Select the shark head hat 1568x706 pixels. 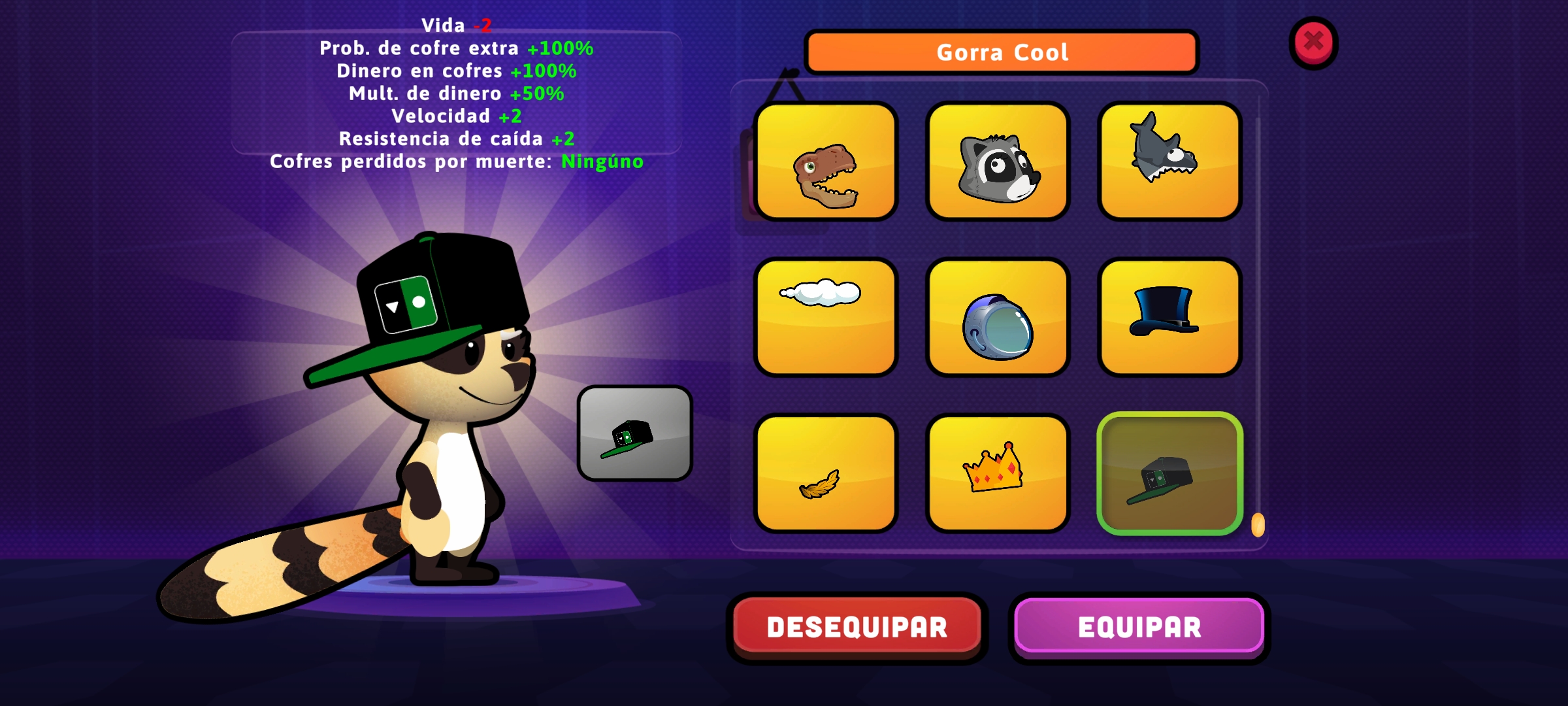tap(1169, 161)
